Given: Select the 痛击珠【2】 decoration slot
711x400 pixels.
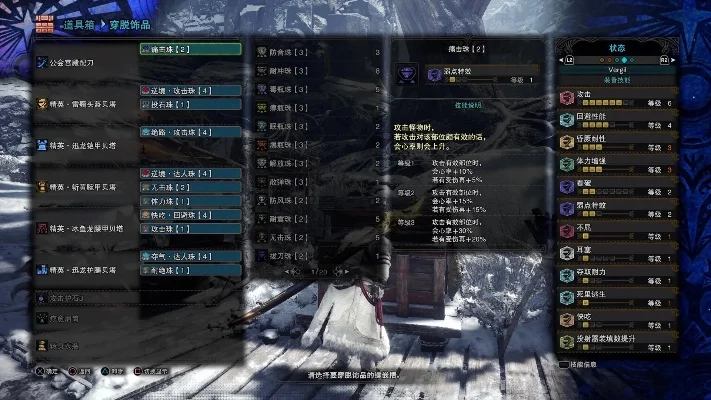Looking at the screenshot, I should click(190, 48).
